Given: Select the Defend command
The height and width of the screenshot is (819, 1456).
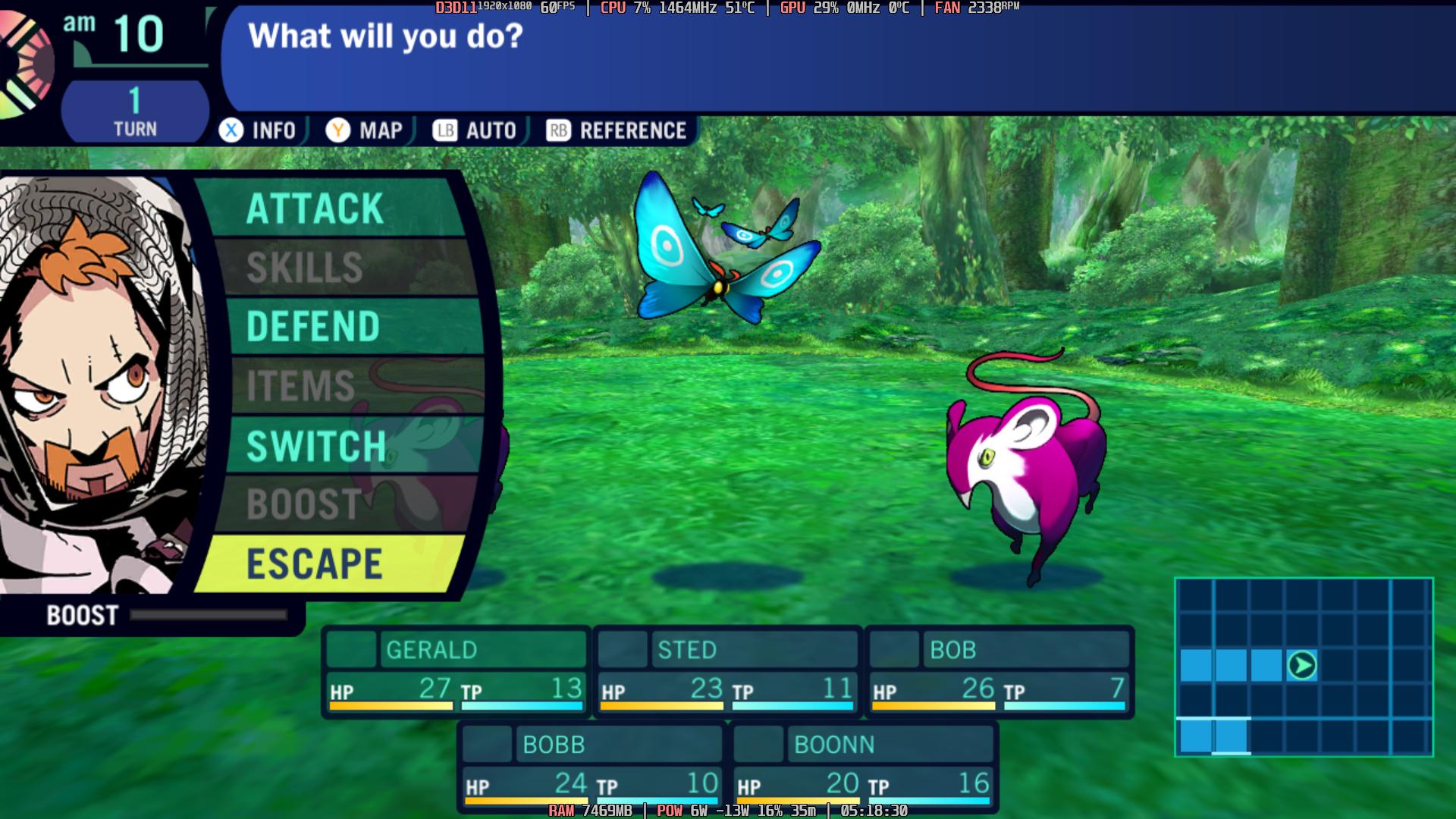Looking at the screenshot, I should (x=313, y=325).
